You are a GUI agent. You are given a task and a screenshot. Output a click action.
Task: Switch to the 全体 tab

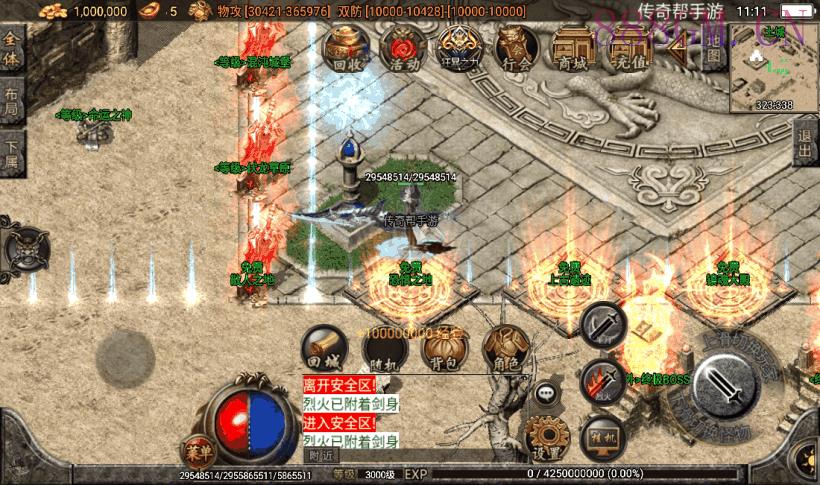12,50
